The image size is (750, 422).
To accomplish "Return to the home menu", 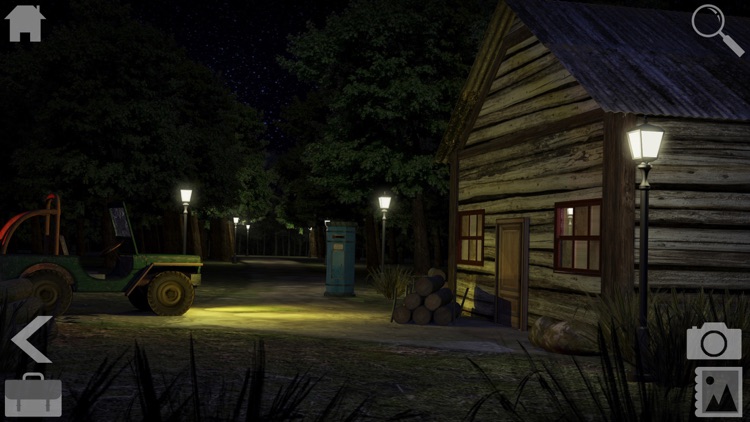I will pyautogui.click(x=25, y=23).
